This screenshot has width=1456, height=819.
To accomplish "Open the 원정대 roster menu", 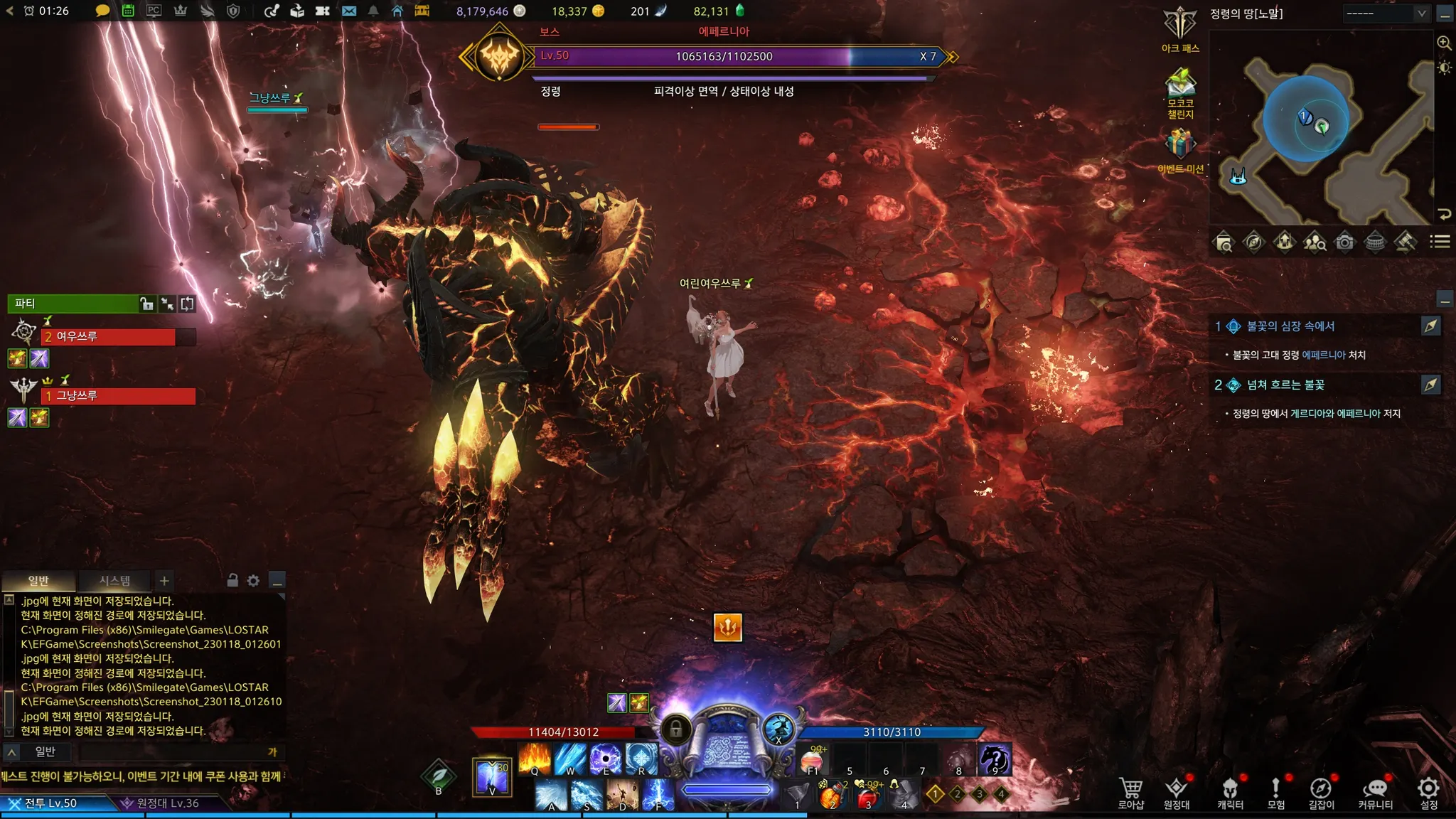I will pyautogui.click(x=1177, y=793).
